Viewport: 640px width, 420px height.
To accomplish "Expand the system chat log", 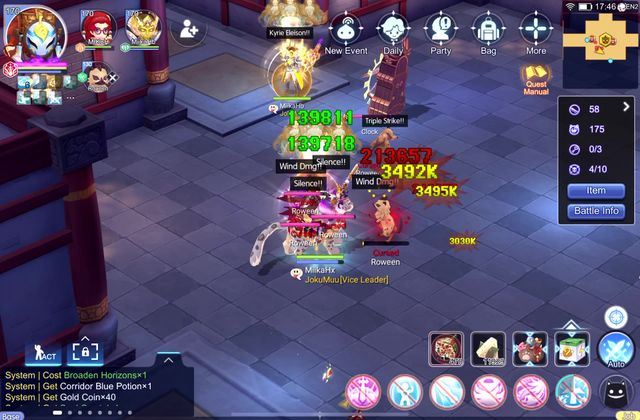I will tap(168, 359).
